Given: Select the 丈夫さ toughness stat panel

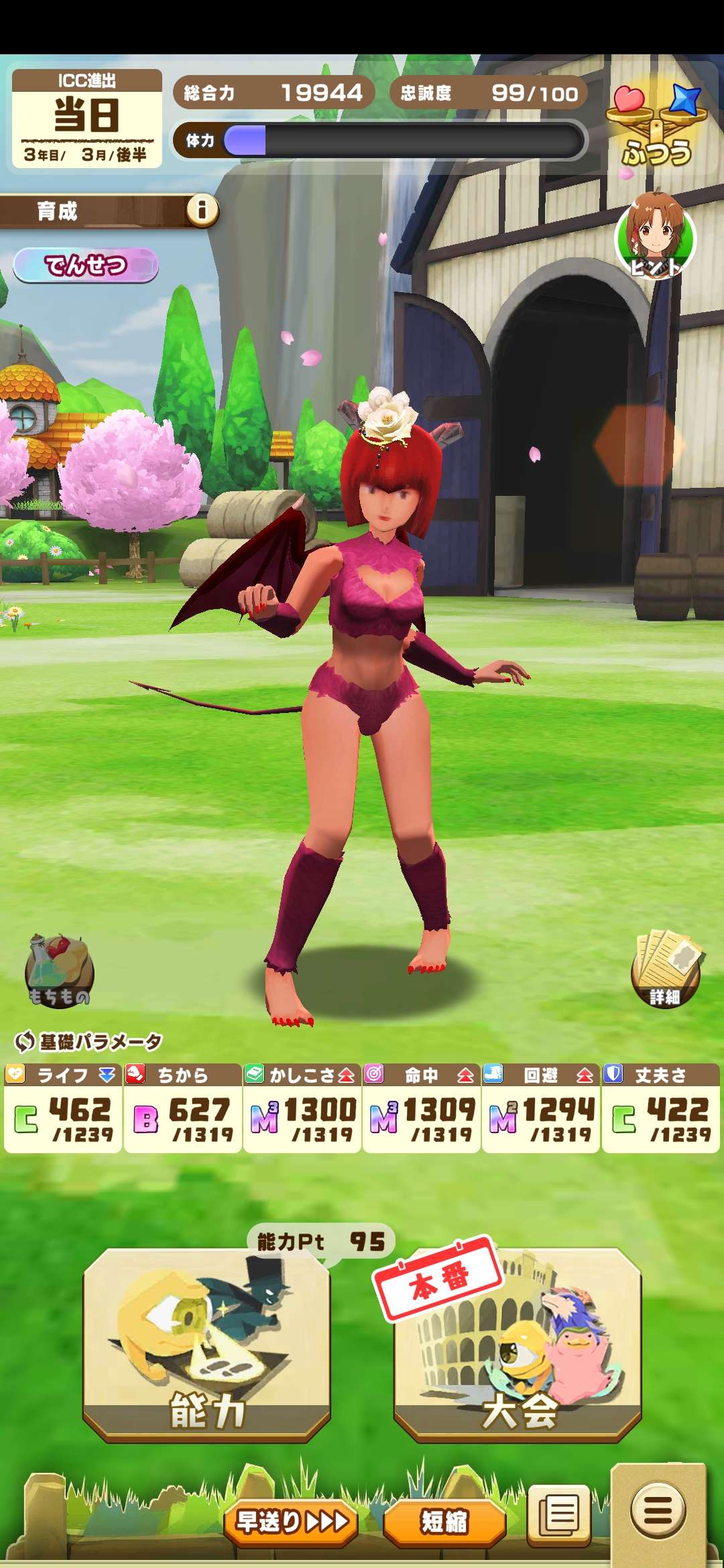Looking at the screenshot, I should click(x=660, y=1108).
